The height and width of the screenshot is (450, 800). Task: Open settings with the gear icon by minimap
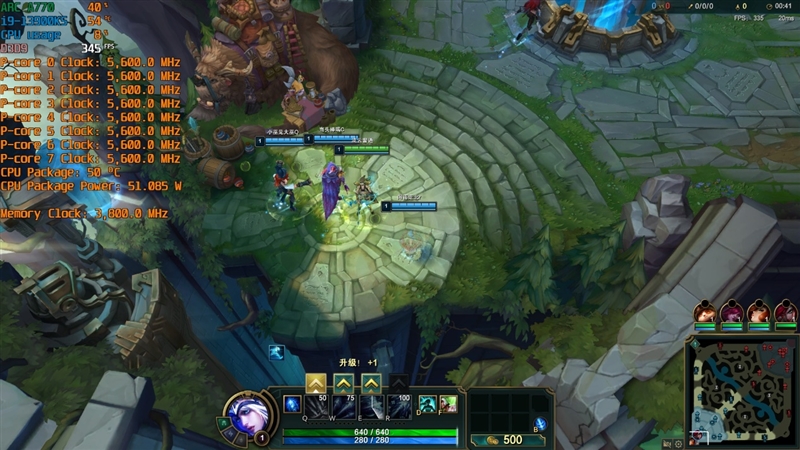pyautogui.click(x=679, y=443)
